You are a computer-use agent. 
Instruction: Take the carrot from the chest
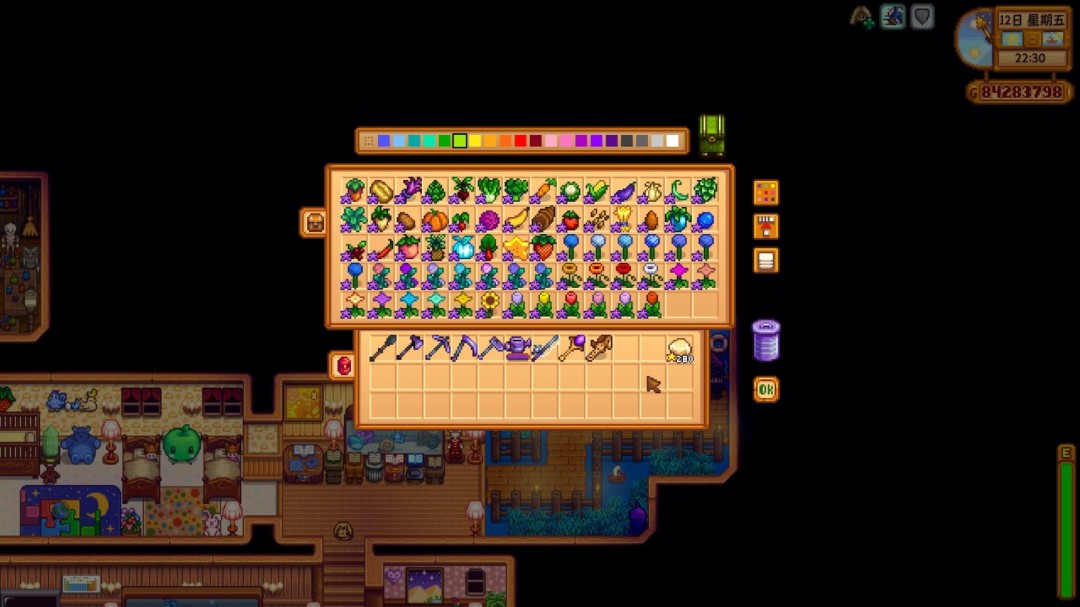coord(543,190)
